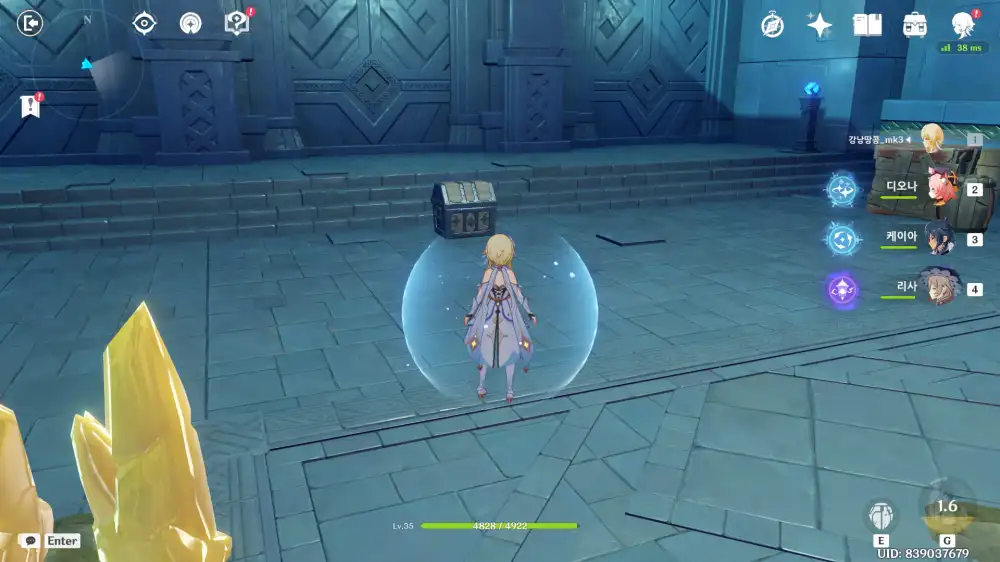The image size is (1000, 562).
Task: Open the Adventurer Handbook book icon
Action: pos(867,26)
